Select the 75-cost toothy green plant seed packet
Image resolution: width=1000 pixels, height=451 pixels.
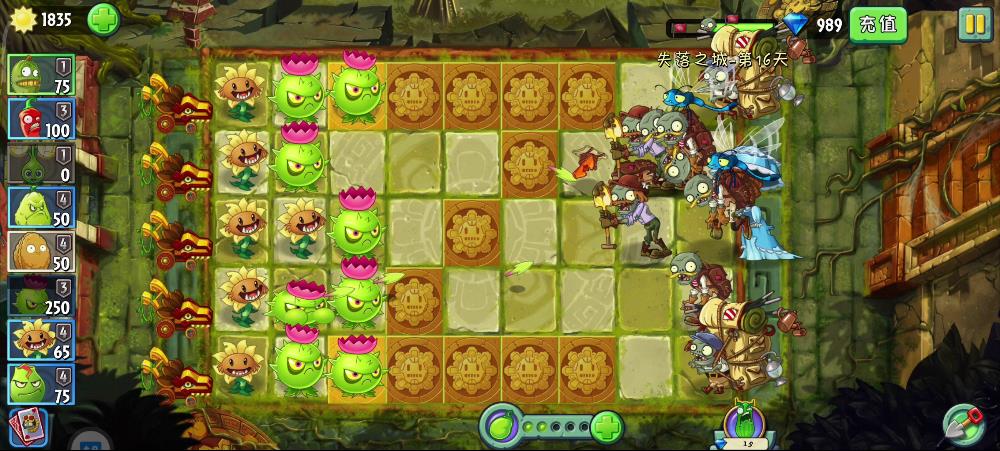point(40,75)
